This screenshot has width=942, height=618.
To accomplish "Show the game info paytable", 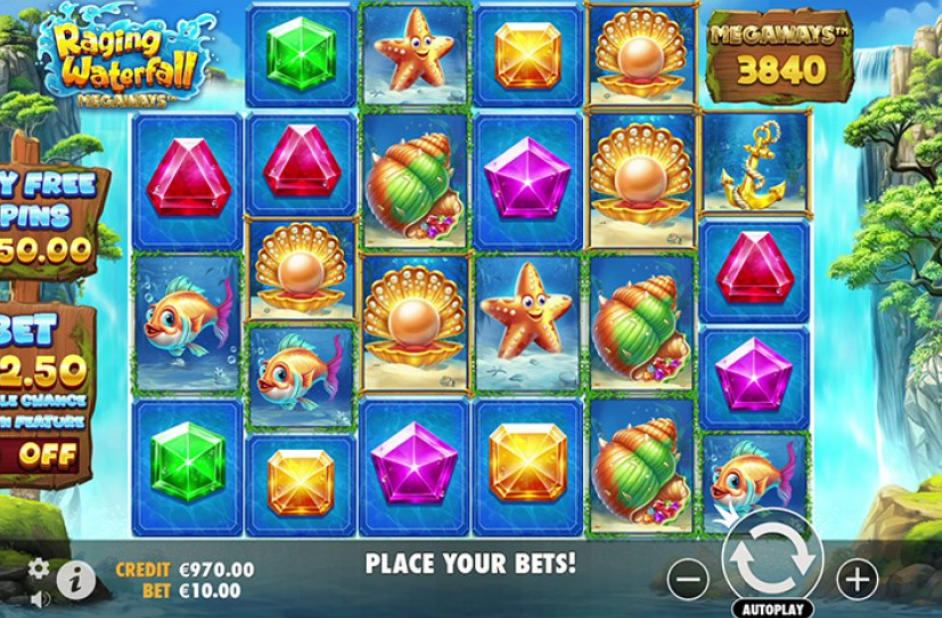I will 75,580.
